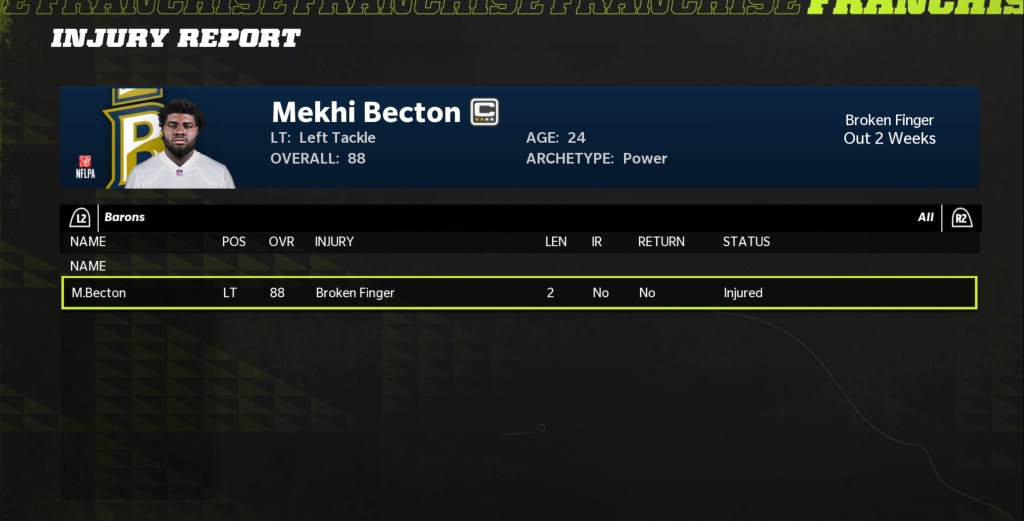Viewport: 1024px width, 521px height.
Task: Open Mekhi Becton's player card banner
Action: point(518,137)
